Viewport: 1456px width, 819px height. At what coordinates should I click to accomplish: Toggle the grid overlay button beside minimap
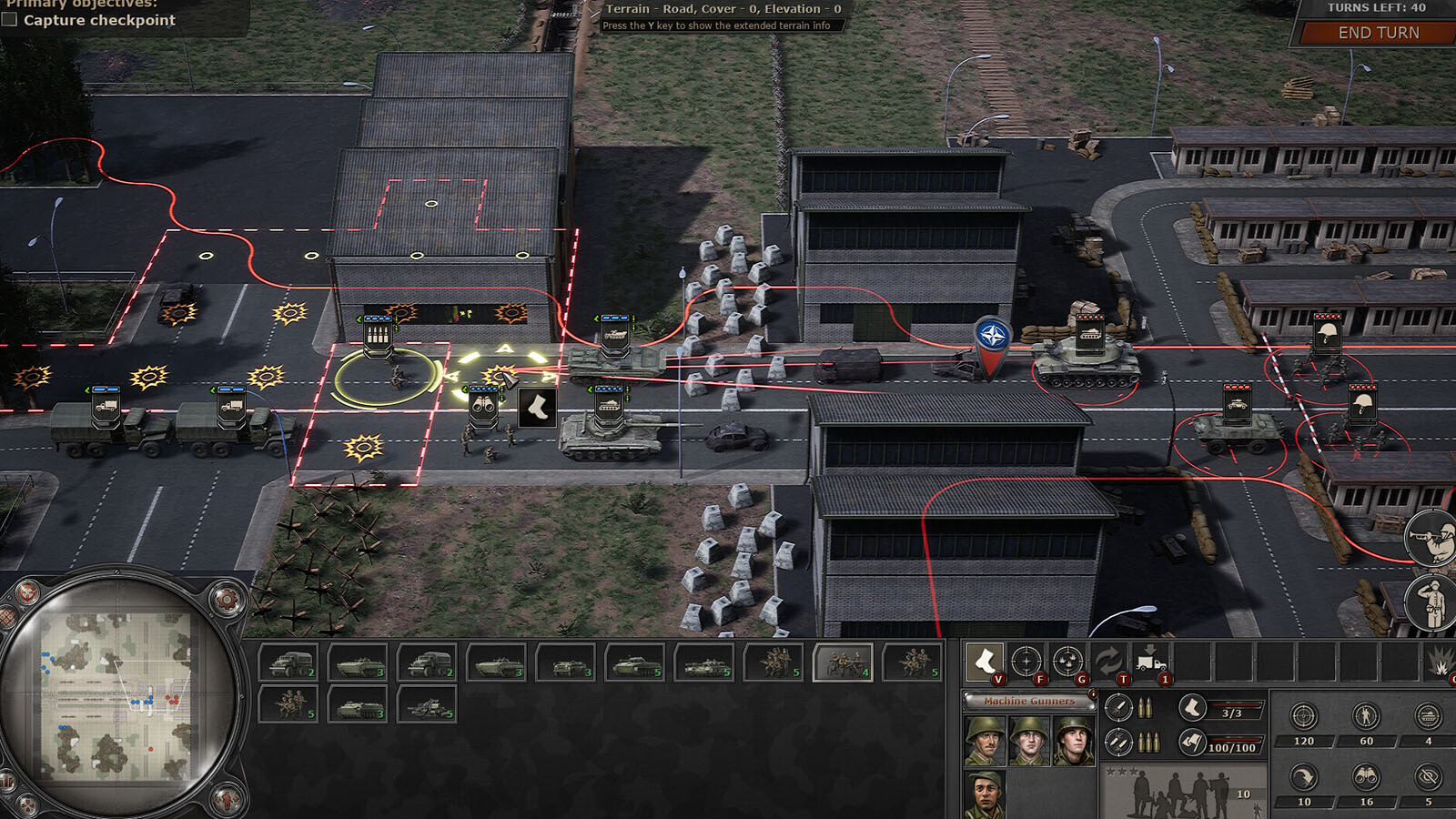(x=7, y=617)
